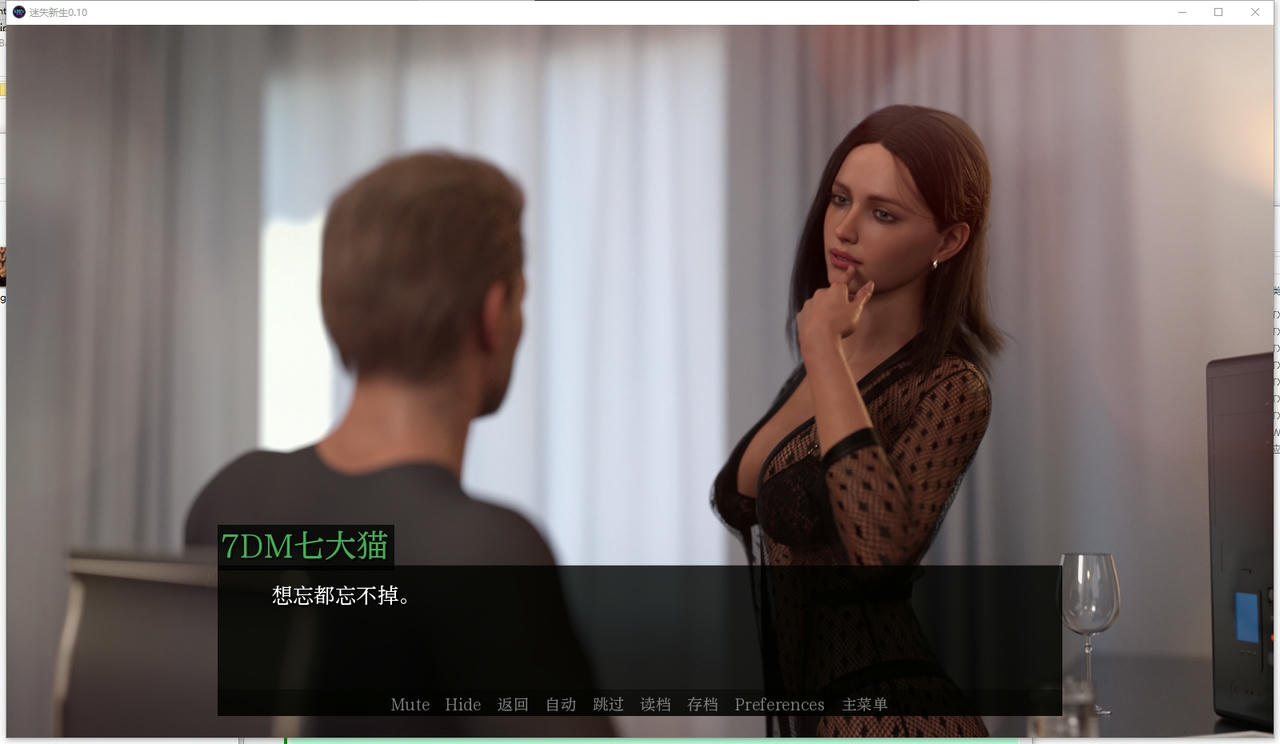
Task: Open the 读档 load game screen
Action: 655,705
